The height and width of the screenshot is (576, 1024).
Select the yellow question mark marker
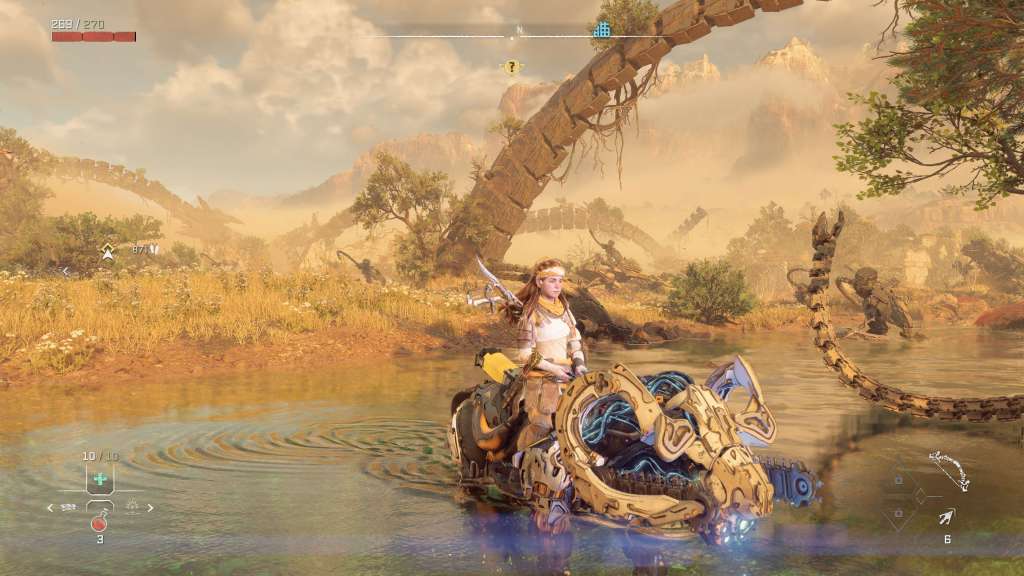click(512, 68)
